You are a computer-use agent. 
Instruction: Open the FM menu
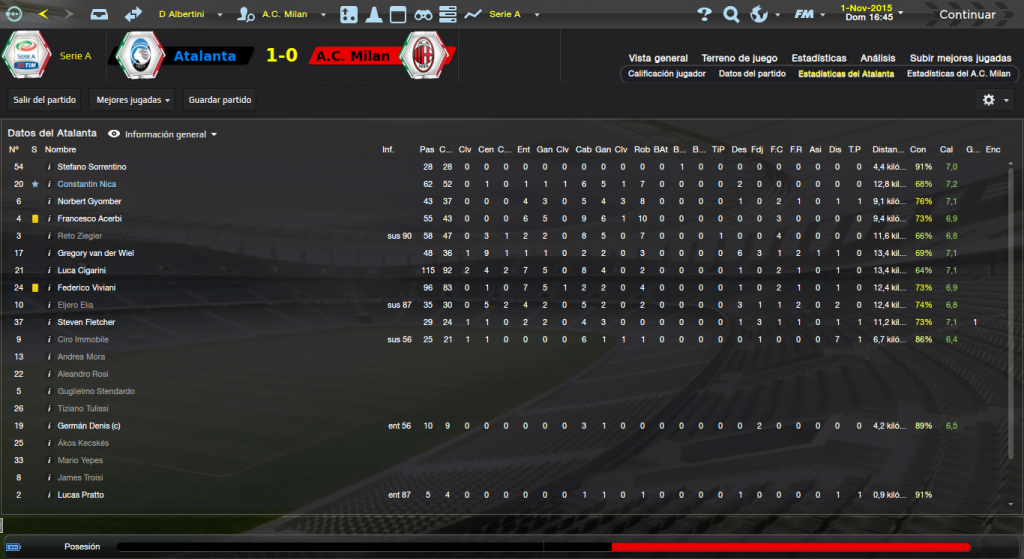pyautogui.click(x=807, y=15)
